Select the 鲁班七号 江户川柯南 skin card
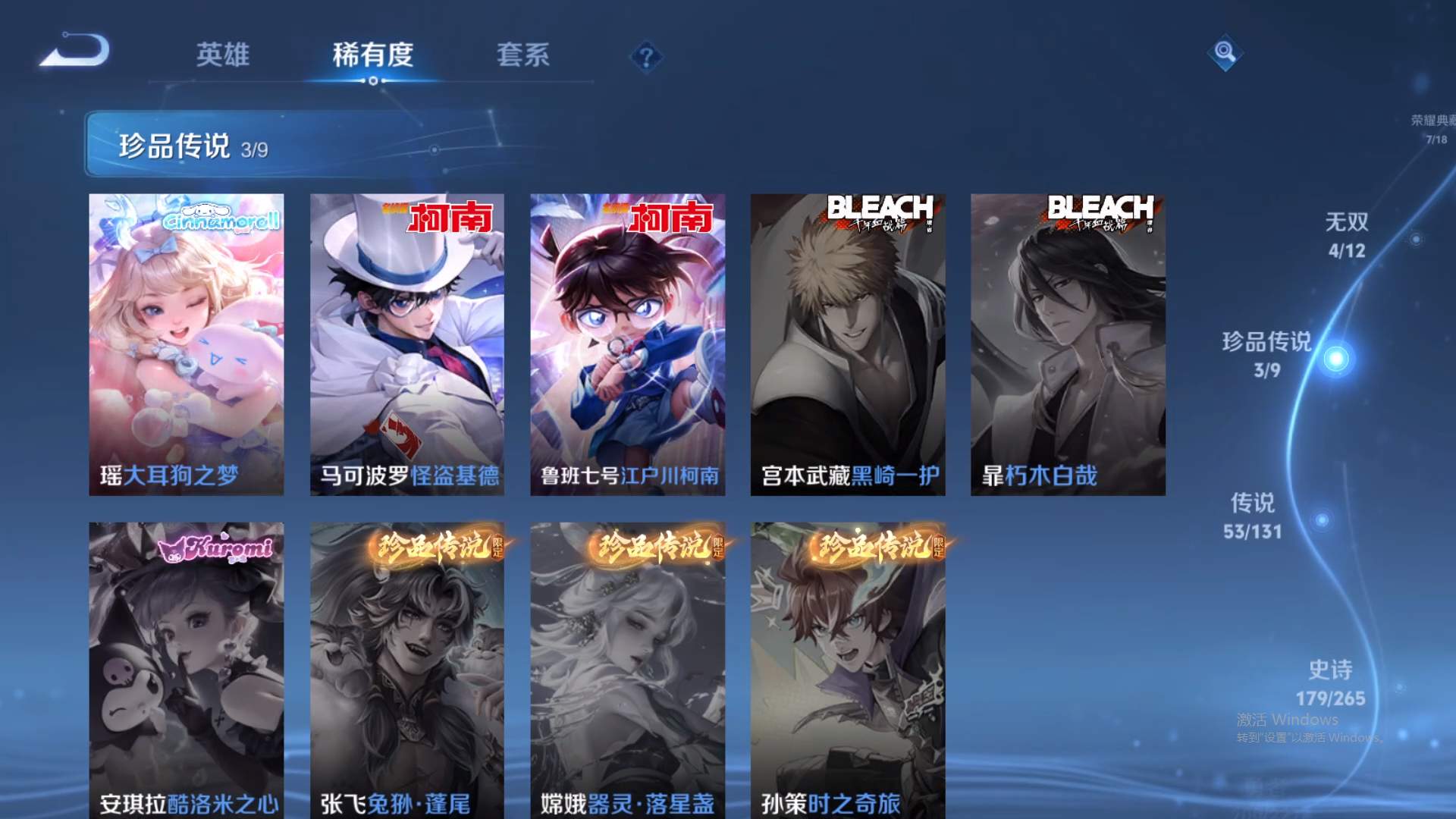This screenshot has height=819, width=1456. click(x=626, y=341)
